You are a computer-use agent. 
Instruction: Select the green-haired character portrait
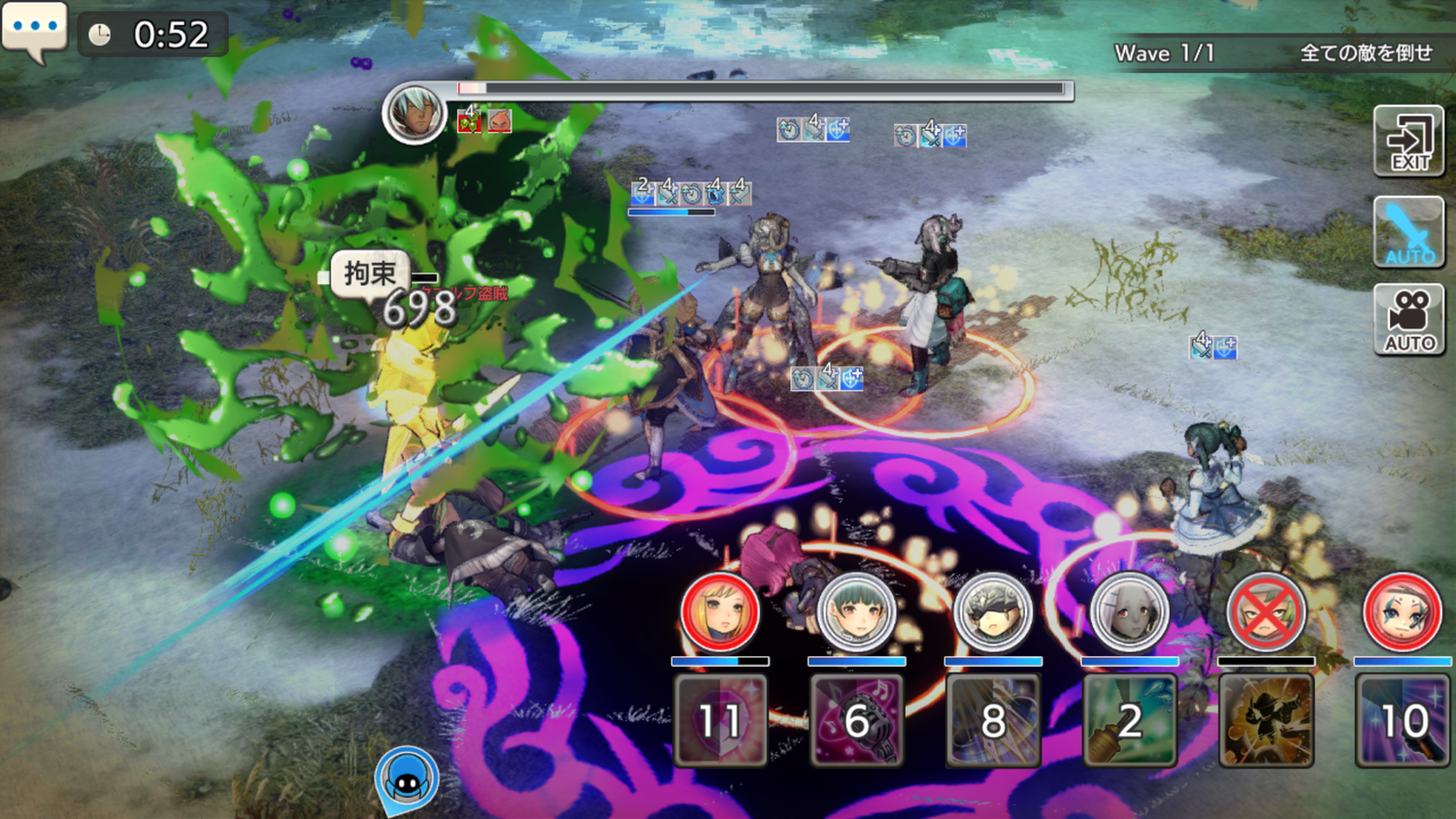856,612
